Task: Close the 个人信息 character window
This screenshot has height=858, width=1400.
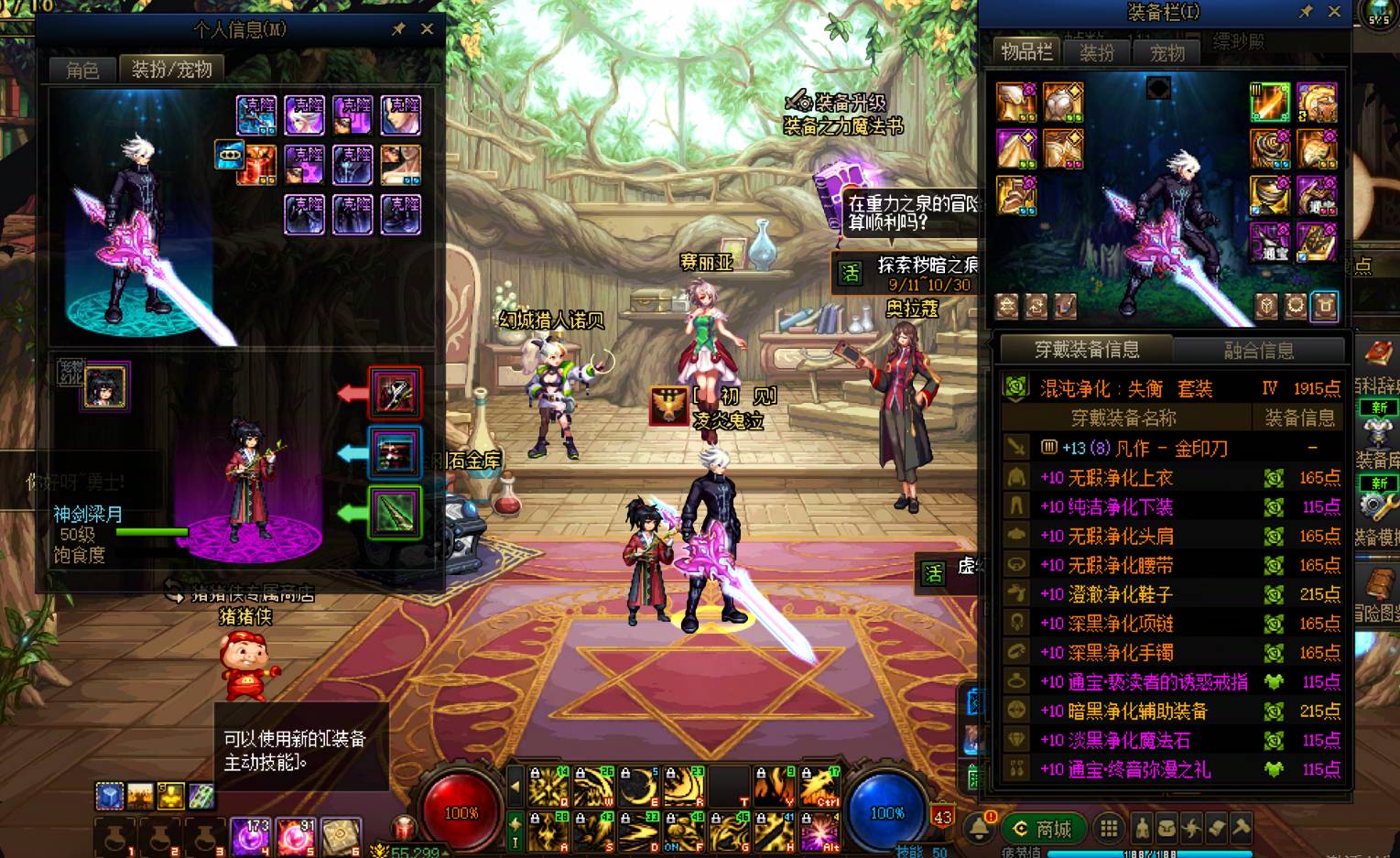Action: [427, 29]
